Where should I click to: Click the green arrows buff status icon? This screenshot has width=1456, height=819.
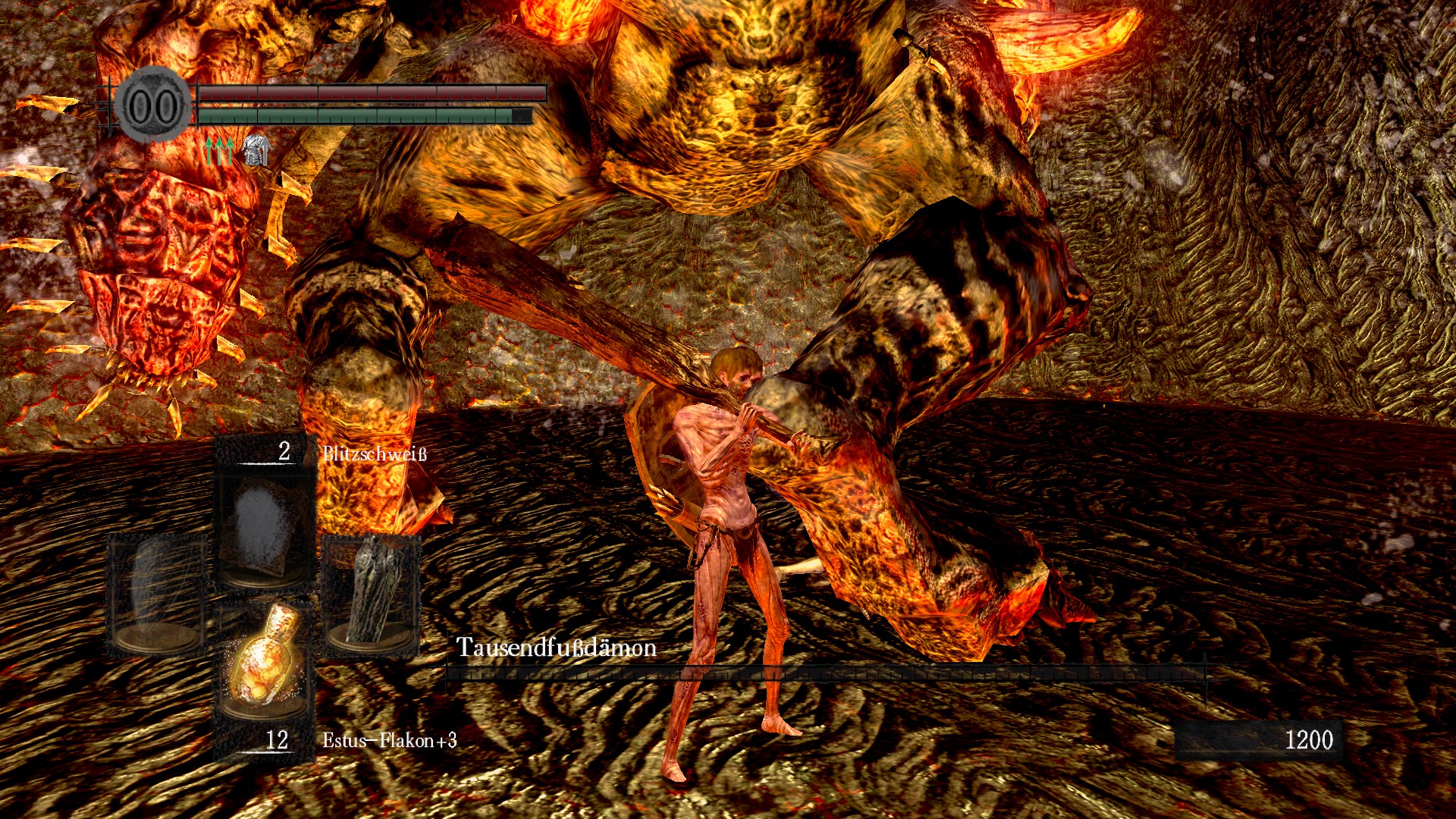click(x=219, y=151)
